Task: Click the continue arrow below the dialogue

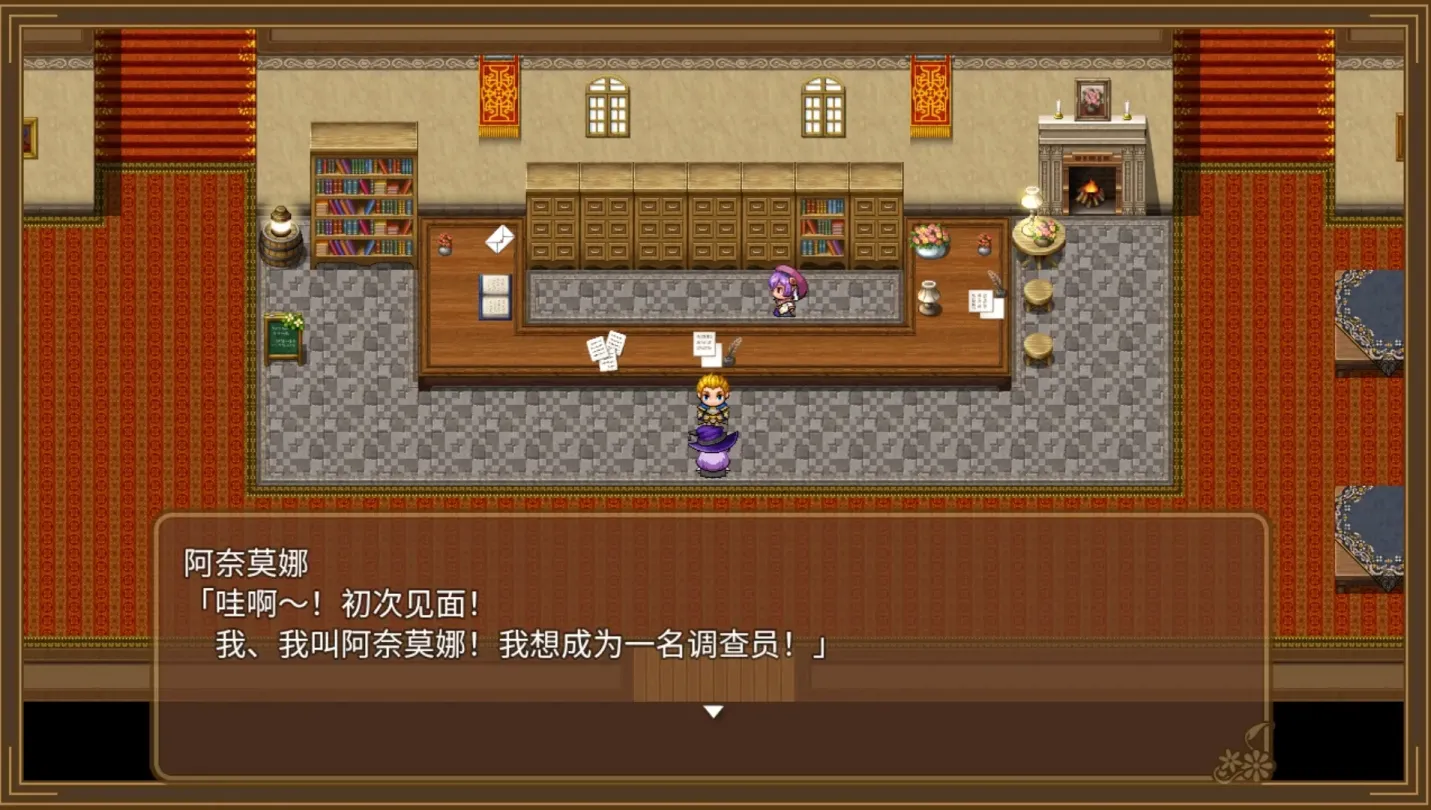Action: [x=714, y=711]
